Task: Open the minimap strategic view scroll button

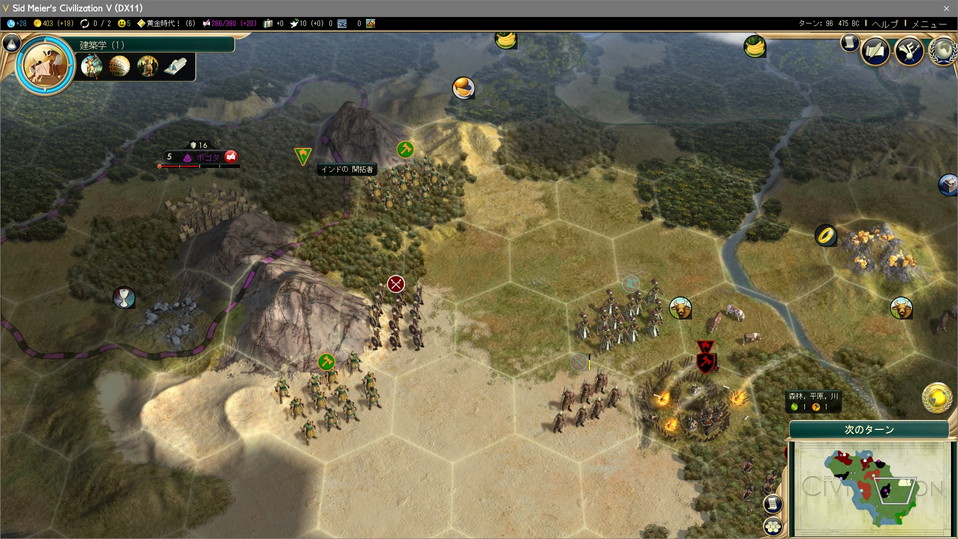Action: coord(772,504)
